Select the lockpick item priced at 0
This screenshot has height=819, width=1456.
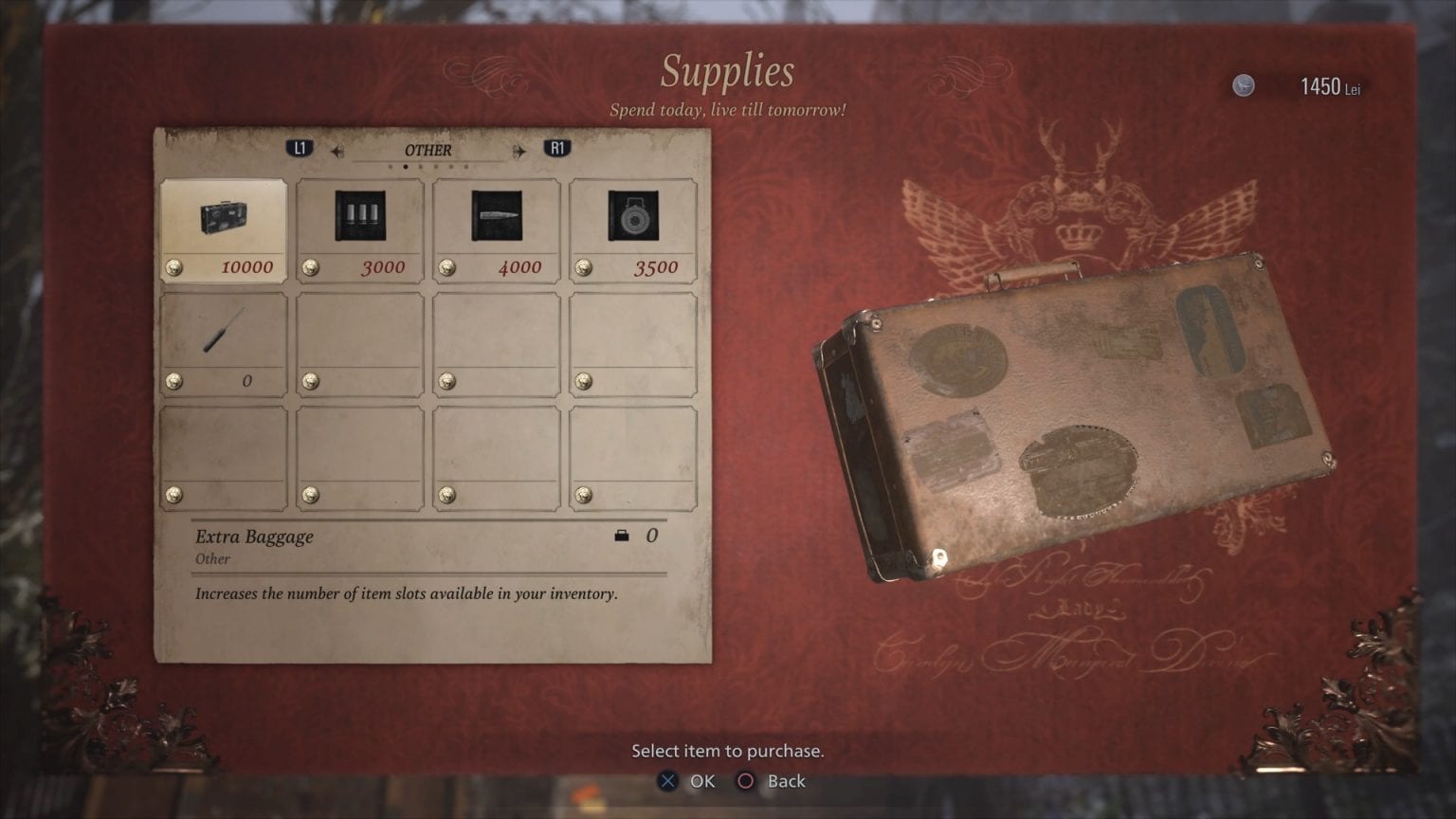pyautogui.click(x=224, y=343)
